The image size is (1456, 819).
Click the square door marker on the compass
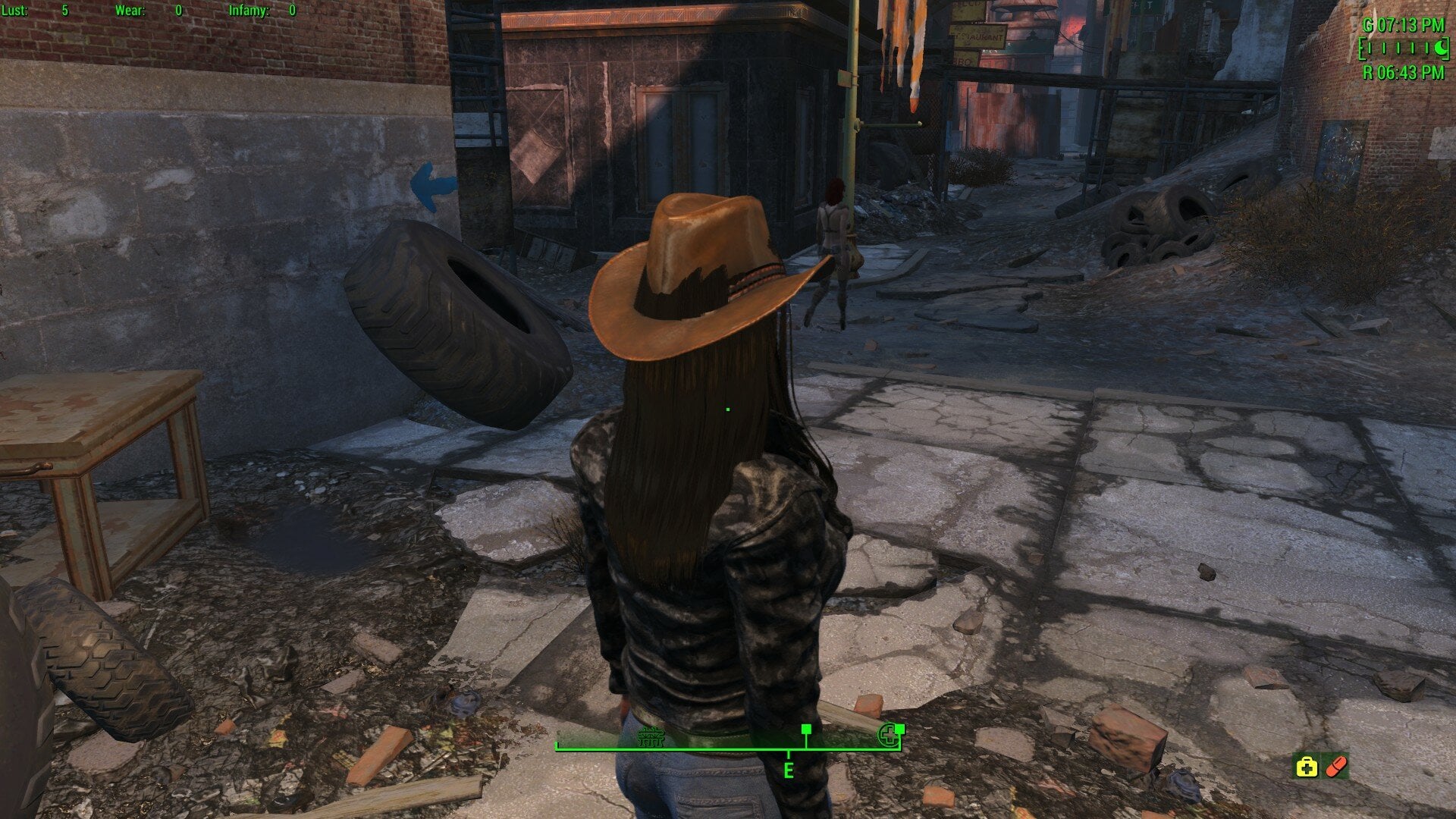805,730
